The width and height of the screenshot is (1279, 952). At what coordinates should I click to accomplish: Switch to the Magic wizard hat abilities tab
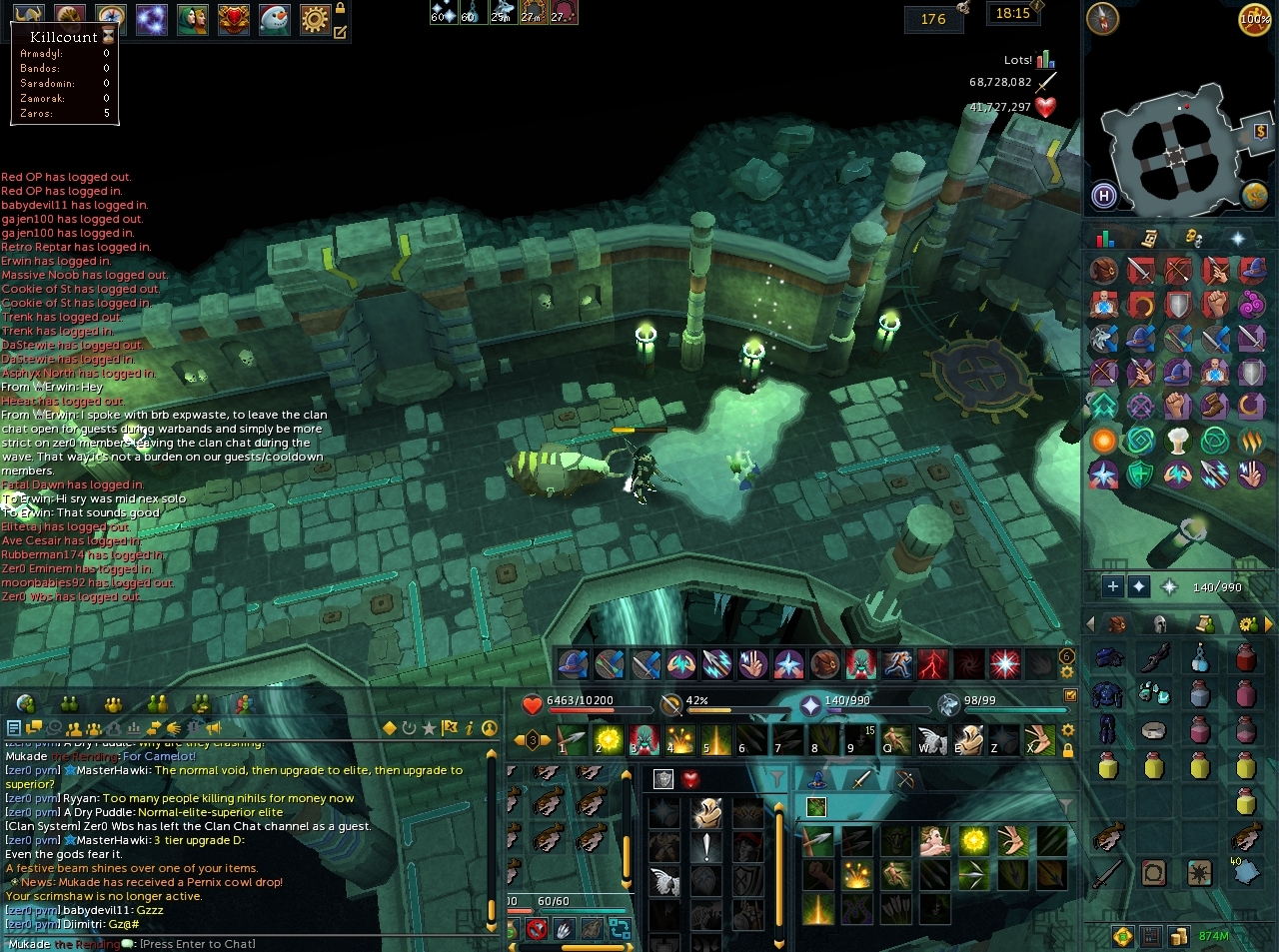817,780
